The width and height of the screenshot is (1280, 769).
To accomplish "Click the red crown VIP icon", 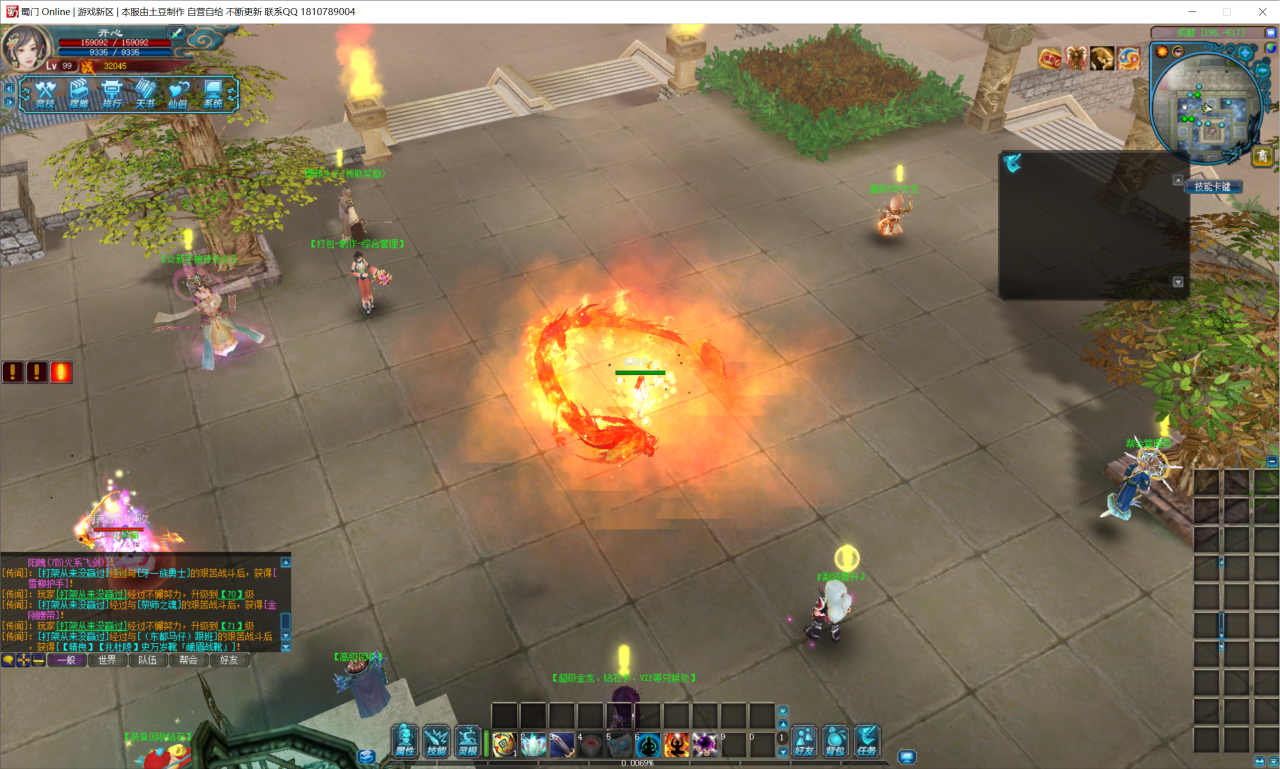I will coord(1050,58).
